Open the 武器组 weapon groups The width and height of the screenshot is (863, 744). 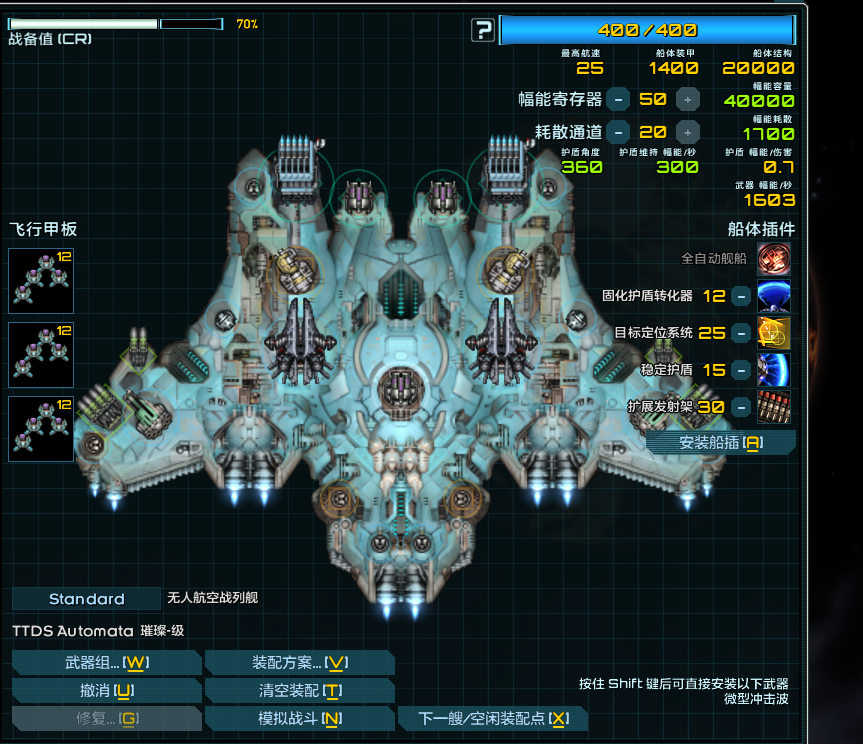point(106,663)
